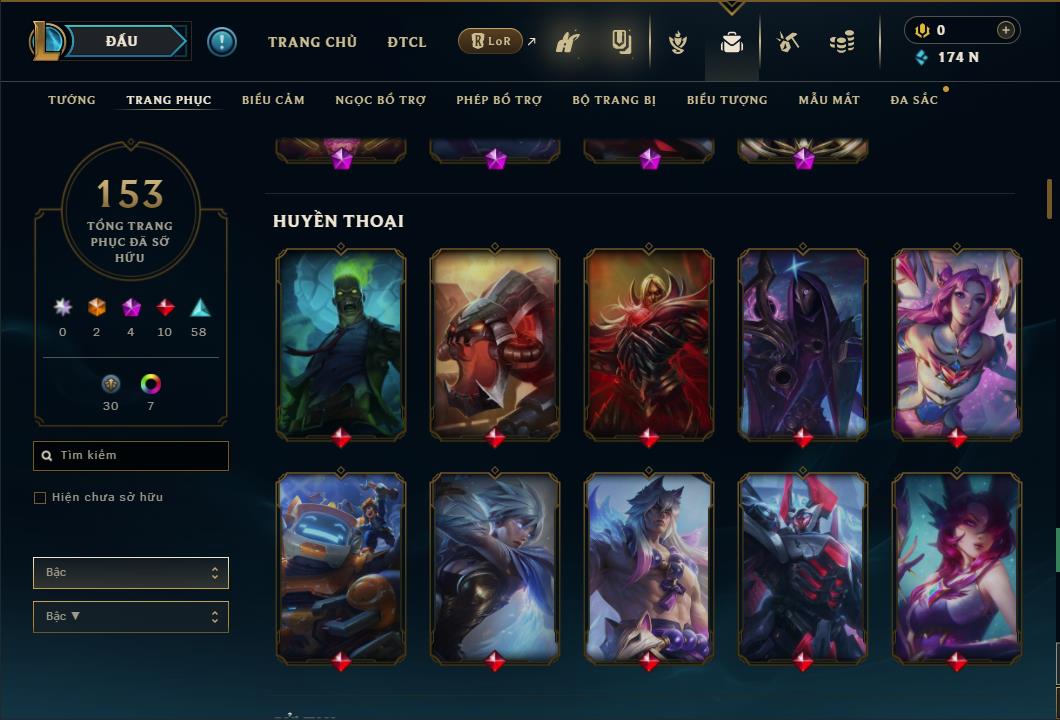Launch the LoR link button
Viewport: 1060px width, 720px height.
pos(490,41)
